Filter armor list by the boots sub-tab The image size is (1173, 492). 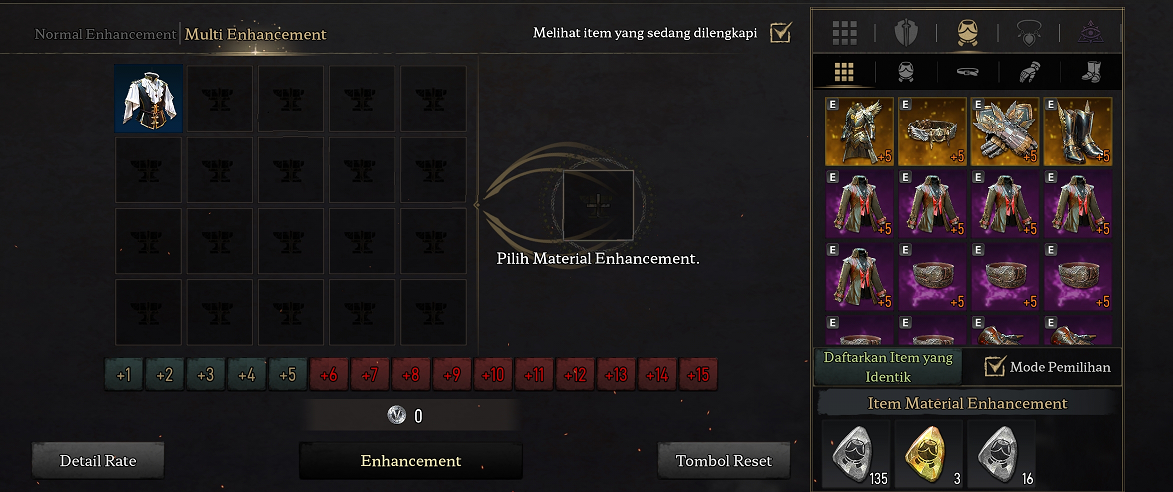[x=1090, y=72]
